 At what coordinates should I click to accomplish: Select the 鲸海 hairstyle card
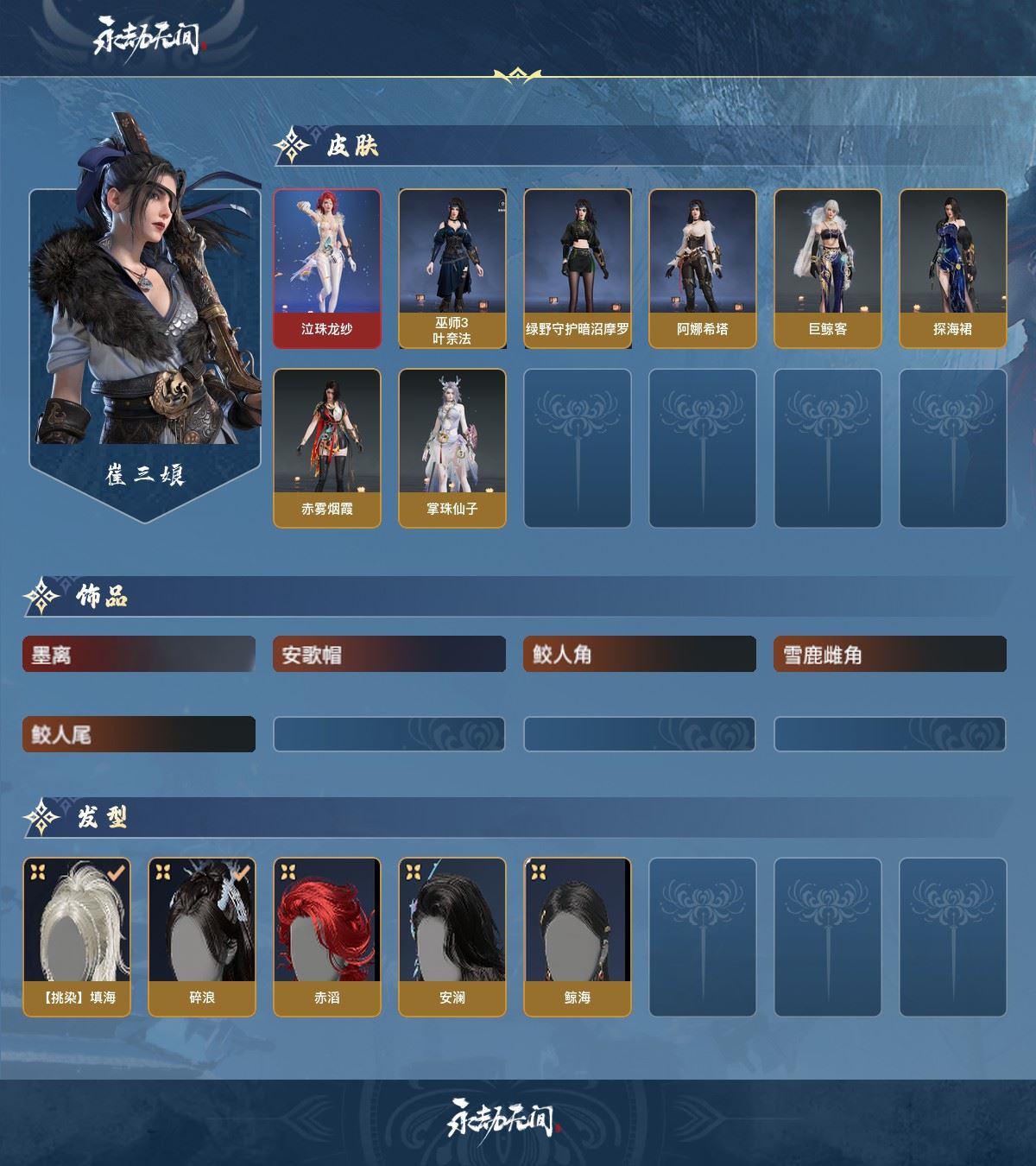coord(578,936)
